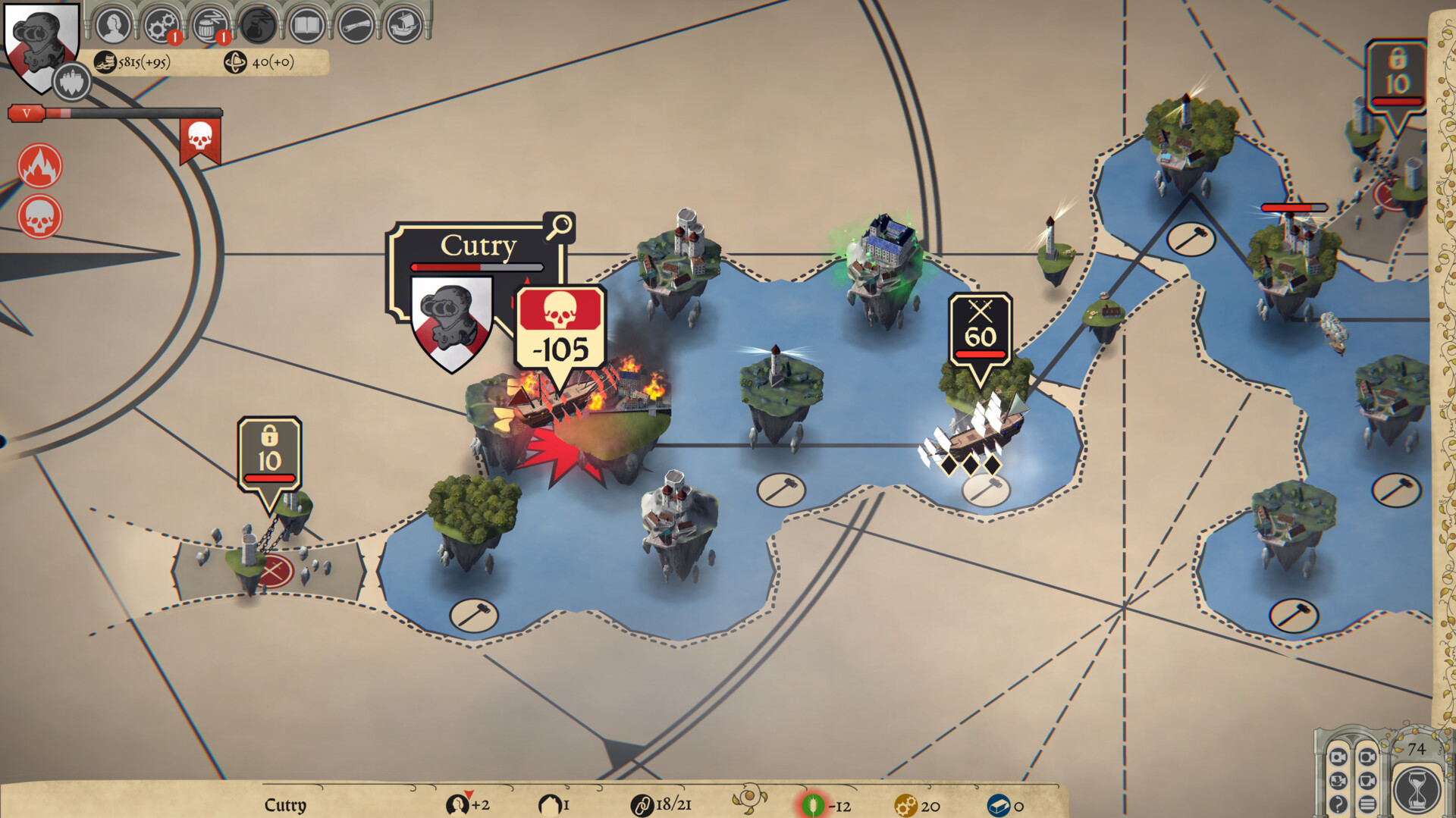Inspect Cutry with the magnifying glass
This screenshot has width=1456, height=818.
(560, 226)
